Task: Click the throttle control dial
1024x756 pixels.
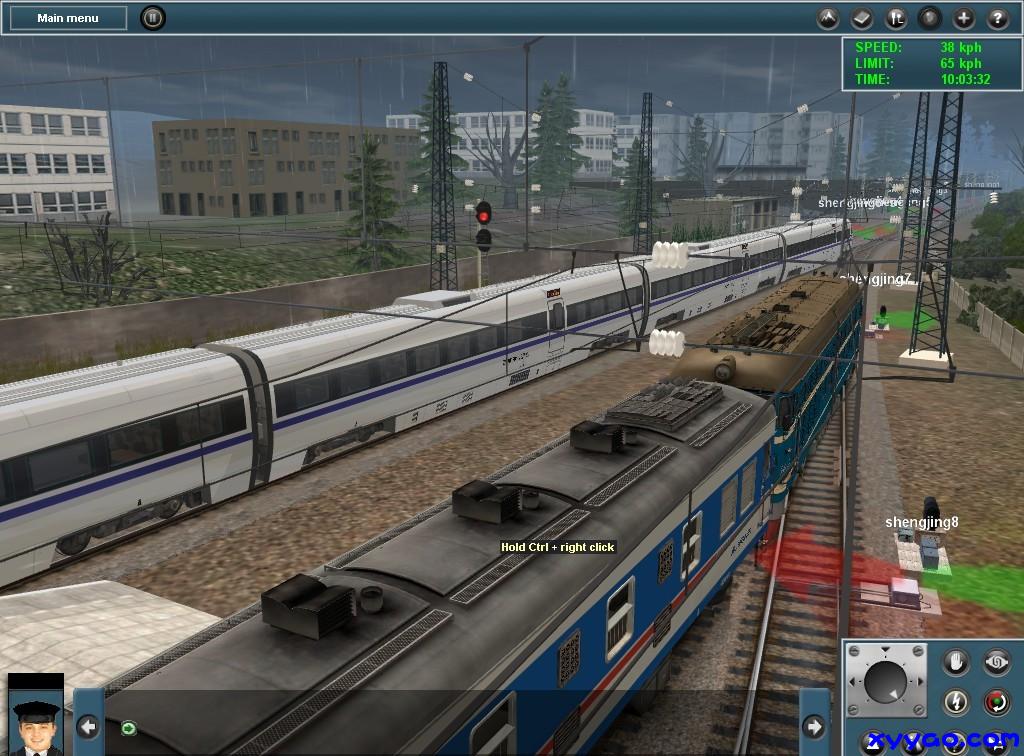Action: coord(885,681)
